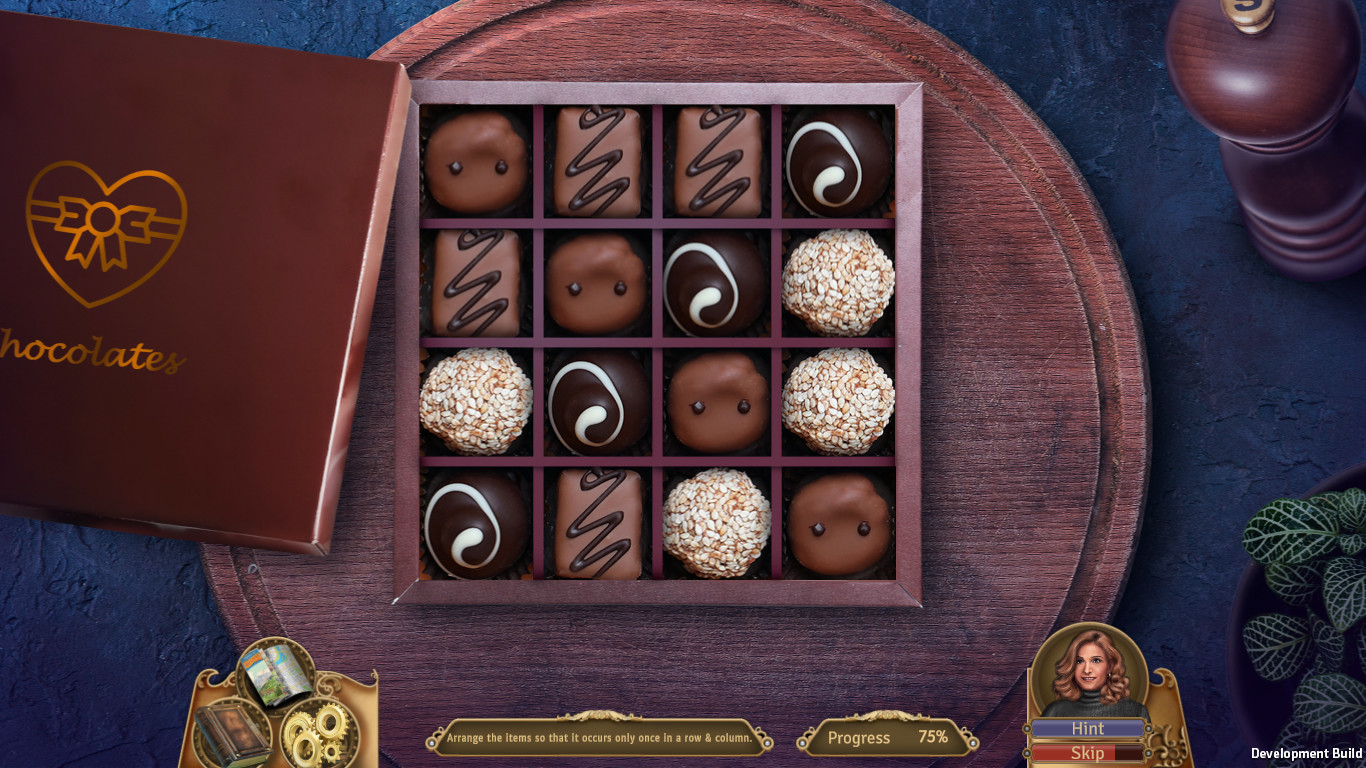Click the milk chocolate with two dots in row two
The image size is (1366, 768).
[x=597, y=283]
